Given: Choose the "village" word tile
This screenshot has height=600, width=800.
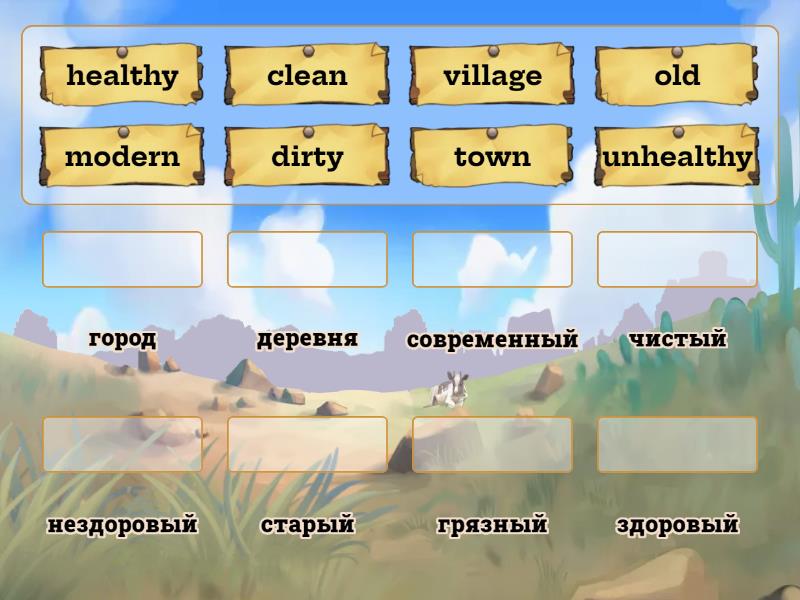Looking at the screenshot, I should (x=492, y=75).
